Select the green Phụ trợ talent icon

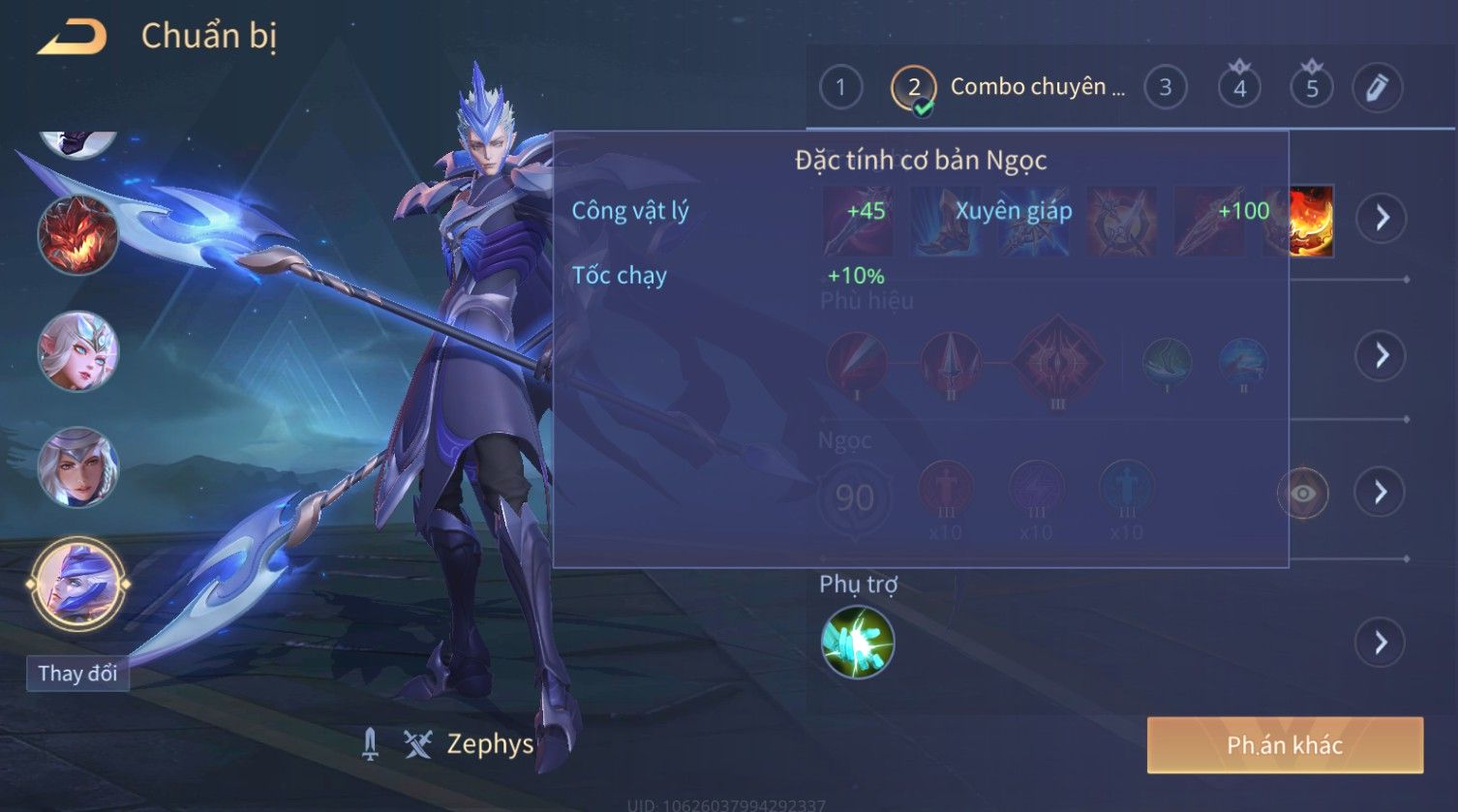coord(857,643)
